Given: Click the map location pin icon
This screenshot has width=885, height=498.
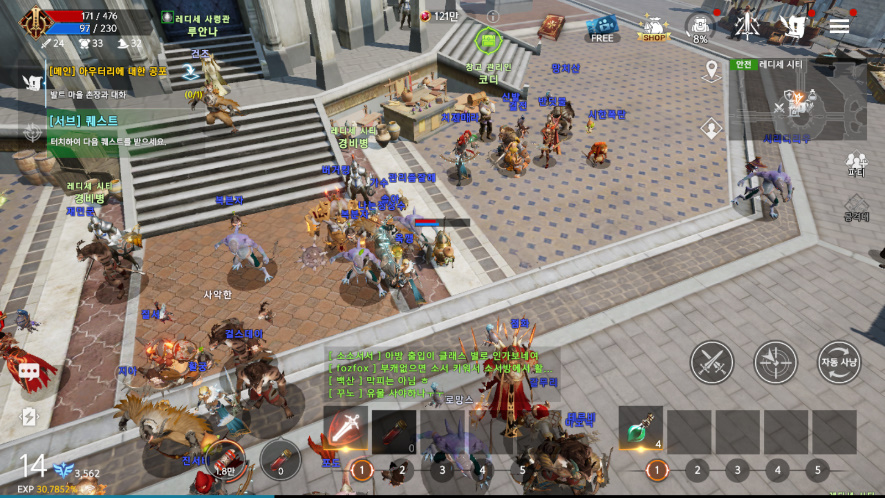Looking at the screenshot, I should 712,70.
